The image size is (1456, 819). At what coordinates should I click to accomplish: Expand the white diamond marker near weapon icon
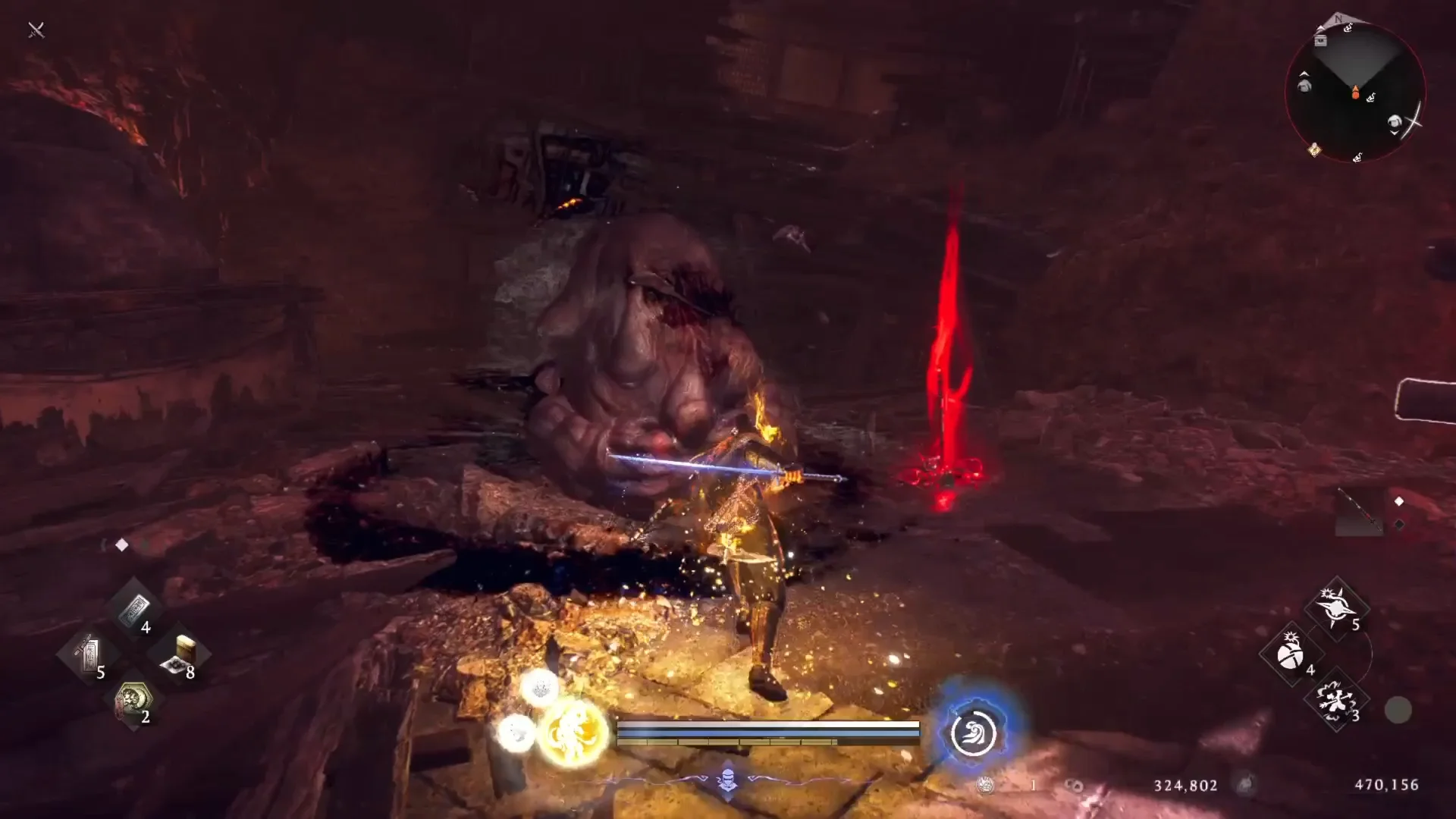point(1399,501)
